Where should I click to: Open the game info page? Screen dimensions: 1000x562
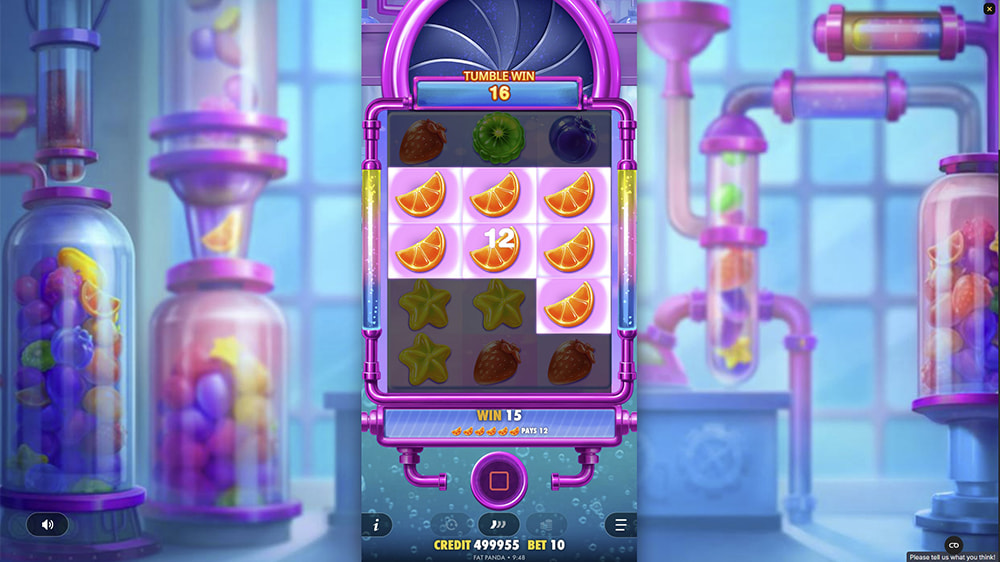pyautogui.click(x=376, y=524)
